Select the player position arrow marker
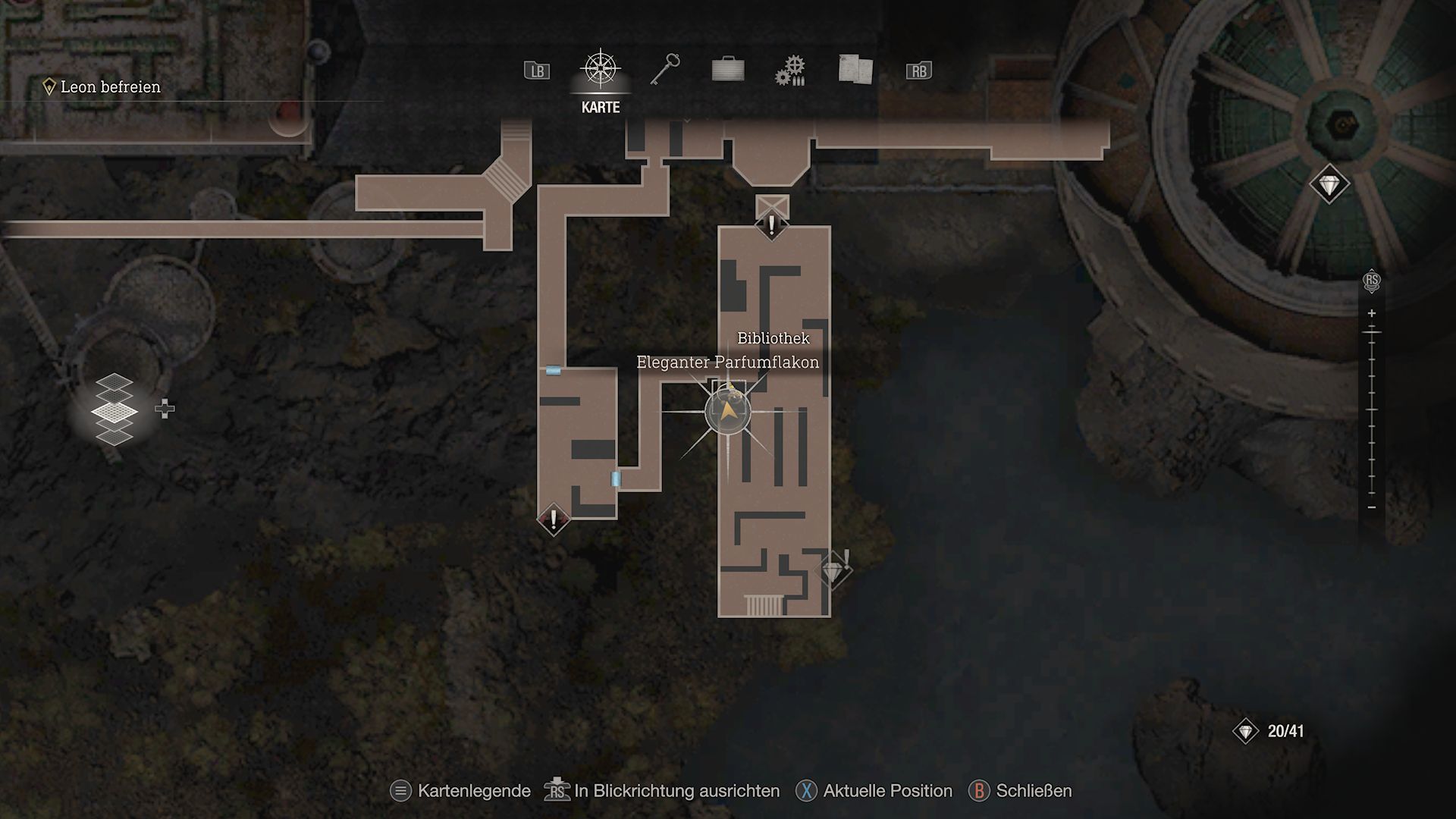Viewport: 1456px width, 819px height. pos(728,412)
